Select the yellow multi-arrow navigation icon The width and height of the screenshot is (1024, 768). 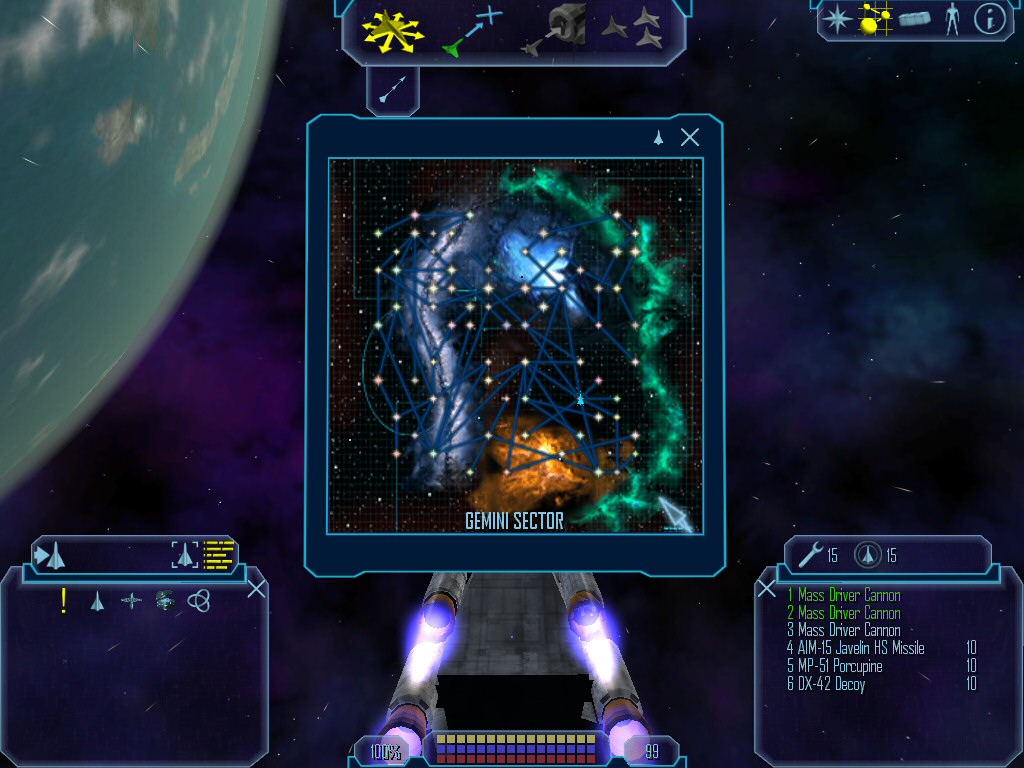pos(393,30)
